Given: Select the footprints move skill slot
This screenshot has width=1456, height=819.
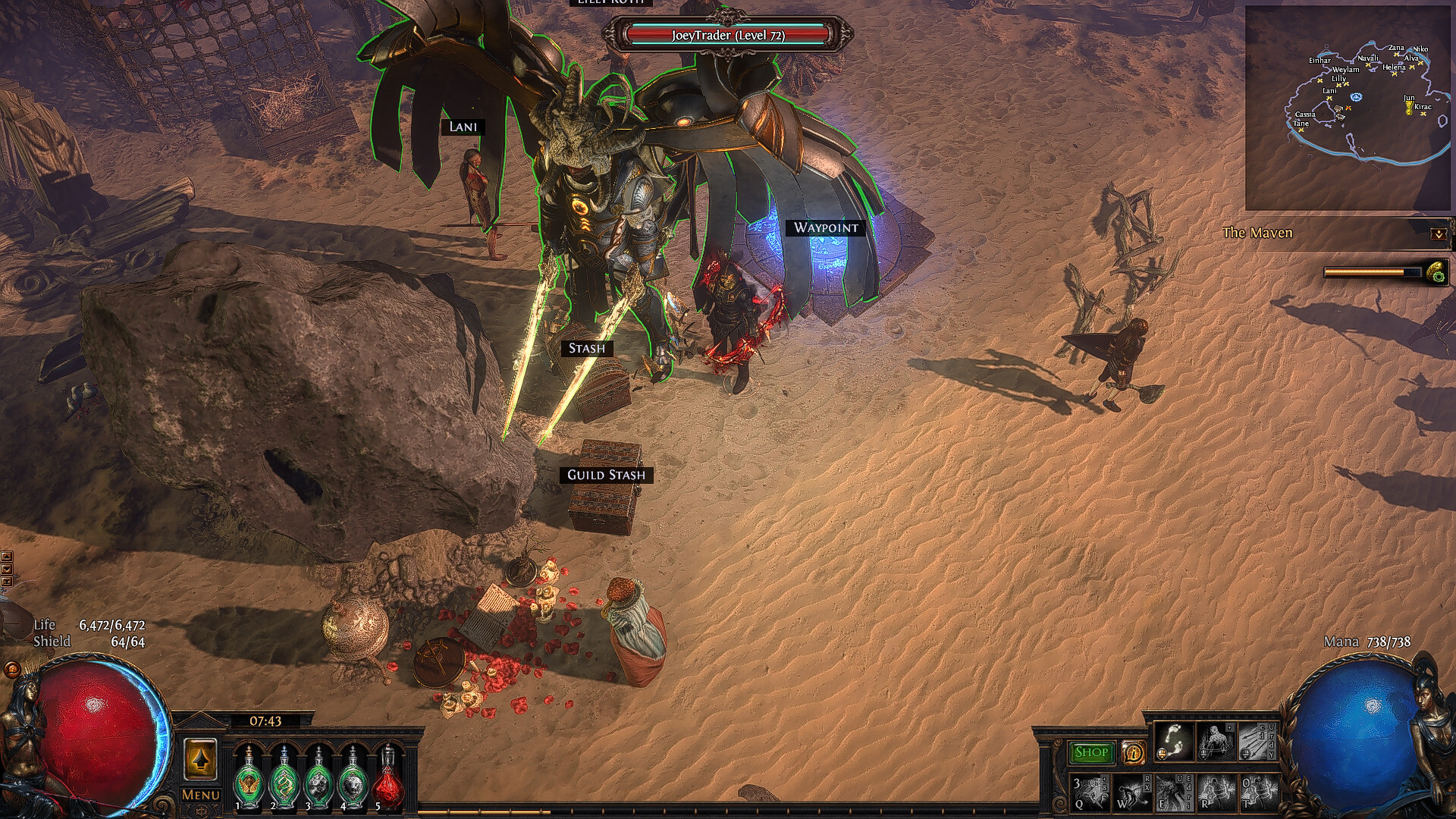Looking at the screenshot, I should click(1173, 742).
